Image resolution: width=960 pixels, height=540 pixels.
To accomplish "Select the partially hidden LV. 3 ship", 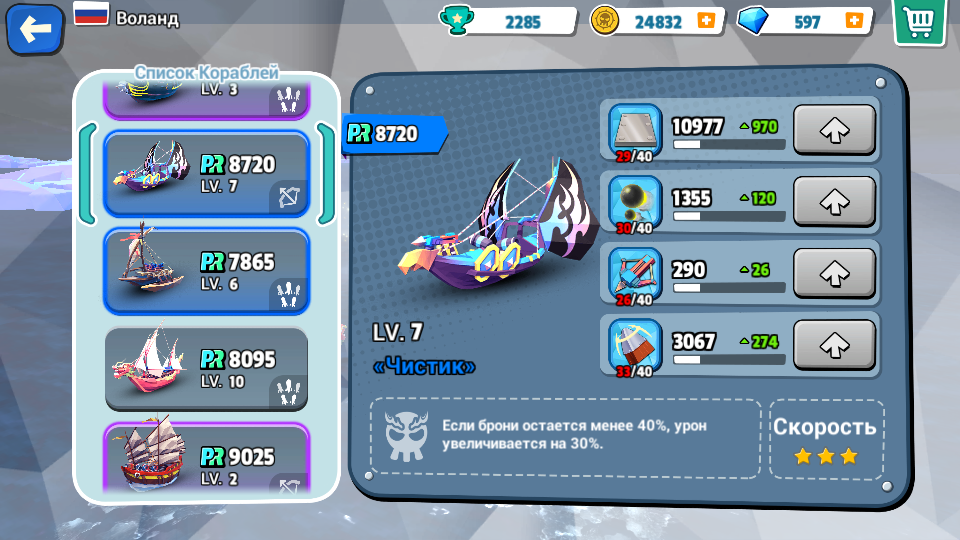I will 206,97.
